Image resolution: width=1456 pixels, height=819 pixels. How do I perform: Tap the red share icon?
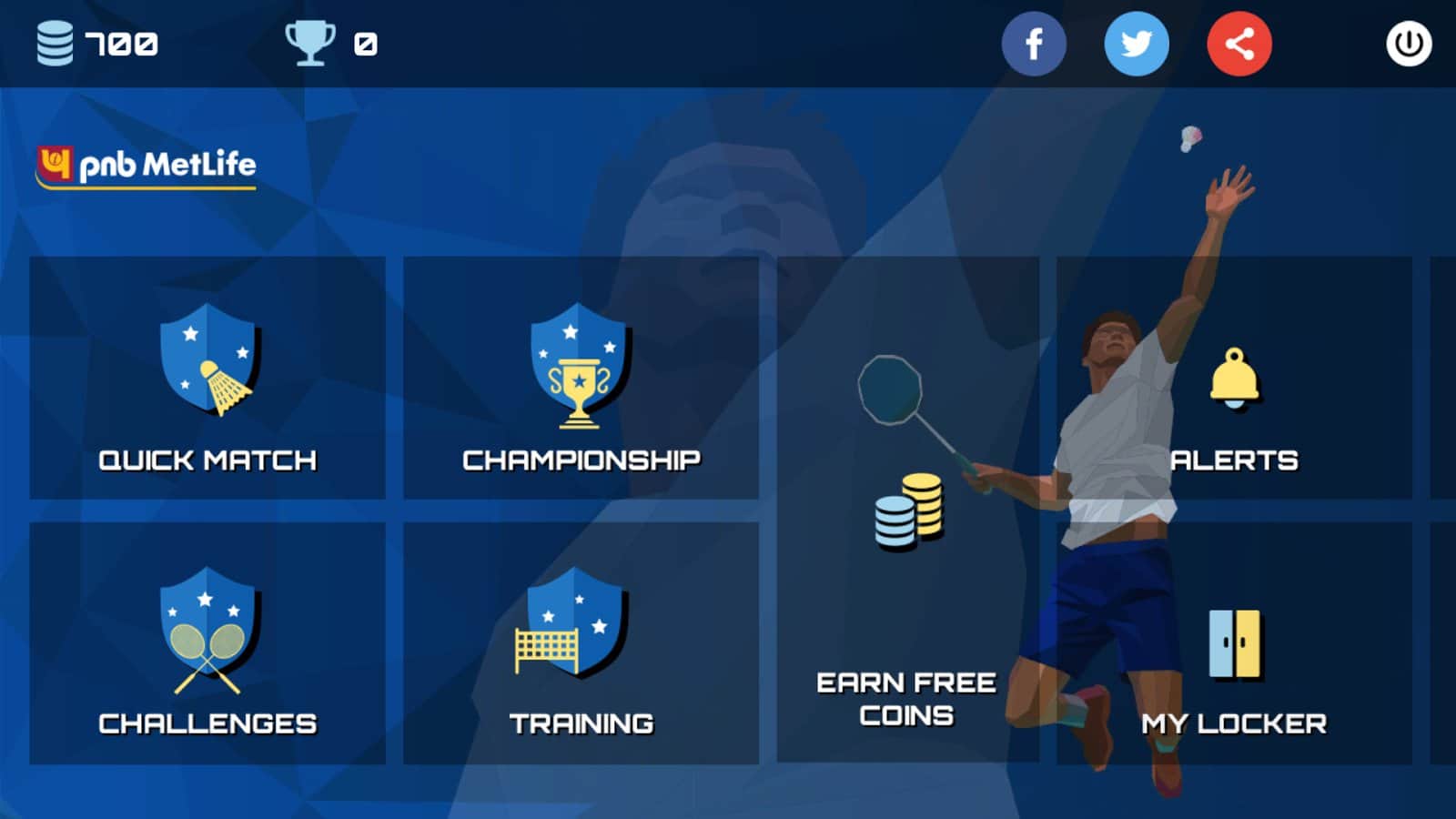pyautogui.click(x=1239, y=42)
